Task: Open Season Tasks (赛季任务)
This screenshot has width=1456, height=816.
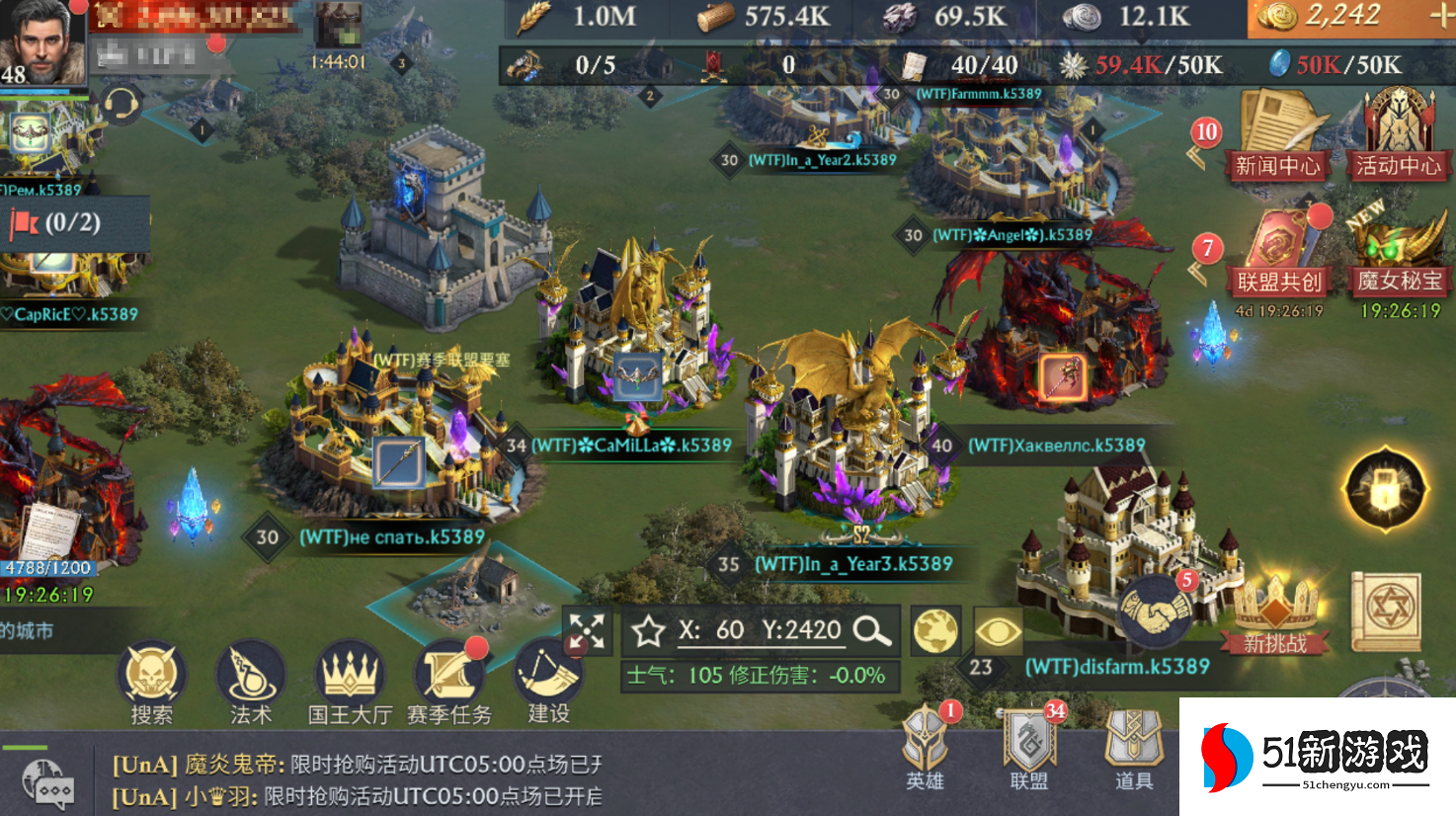Action: click(x=449, y=678)
